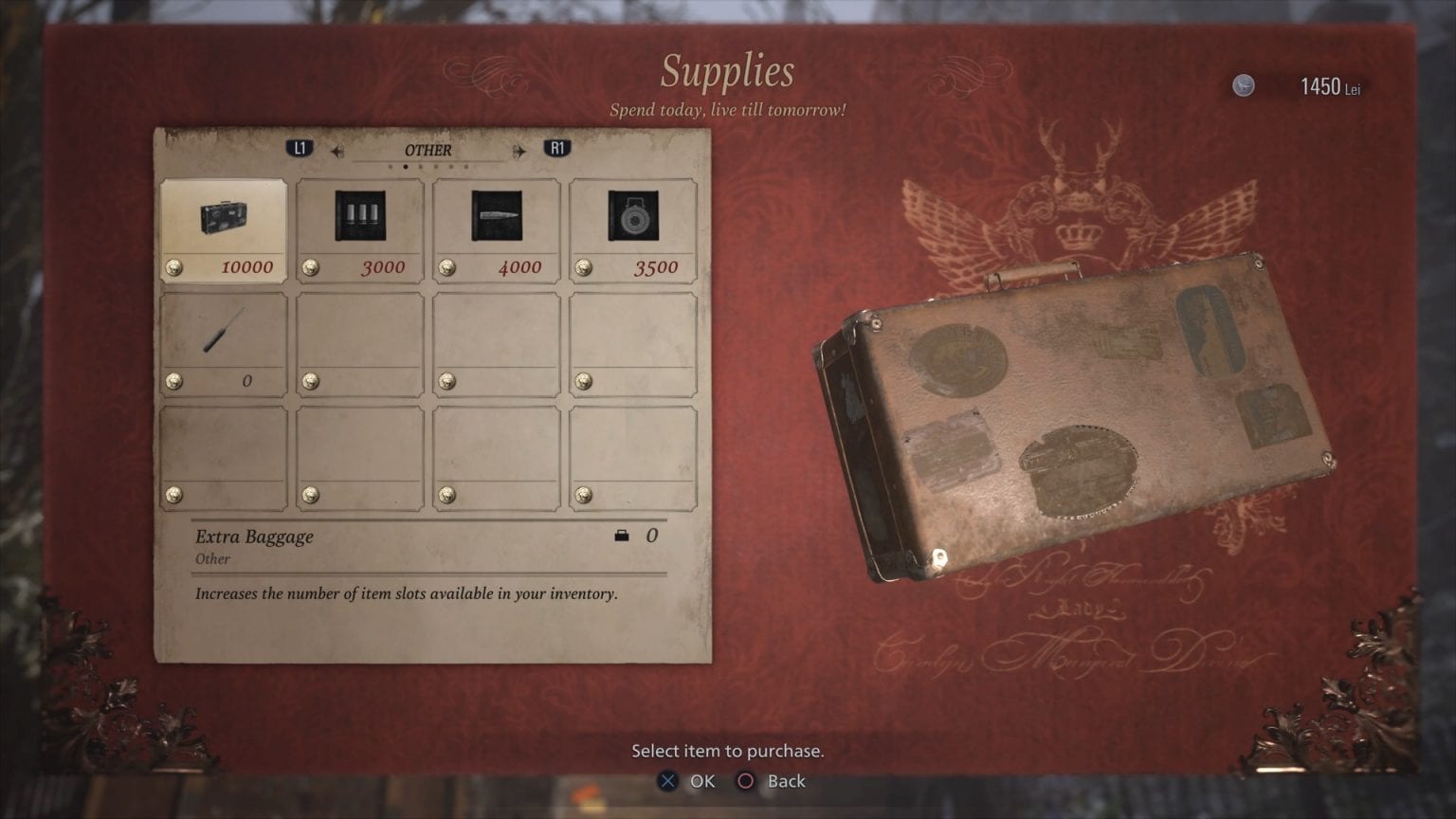Switch to the previous category with left arrow
The height and width of the screenshot is (819, 1456).
point(337,151)
